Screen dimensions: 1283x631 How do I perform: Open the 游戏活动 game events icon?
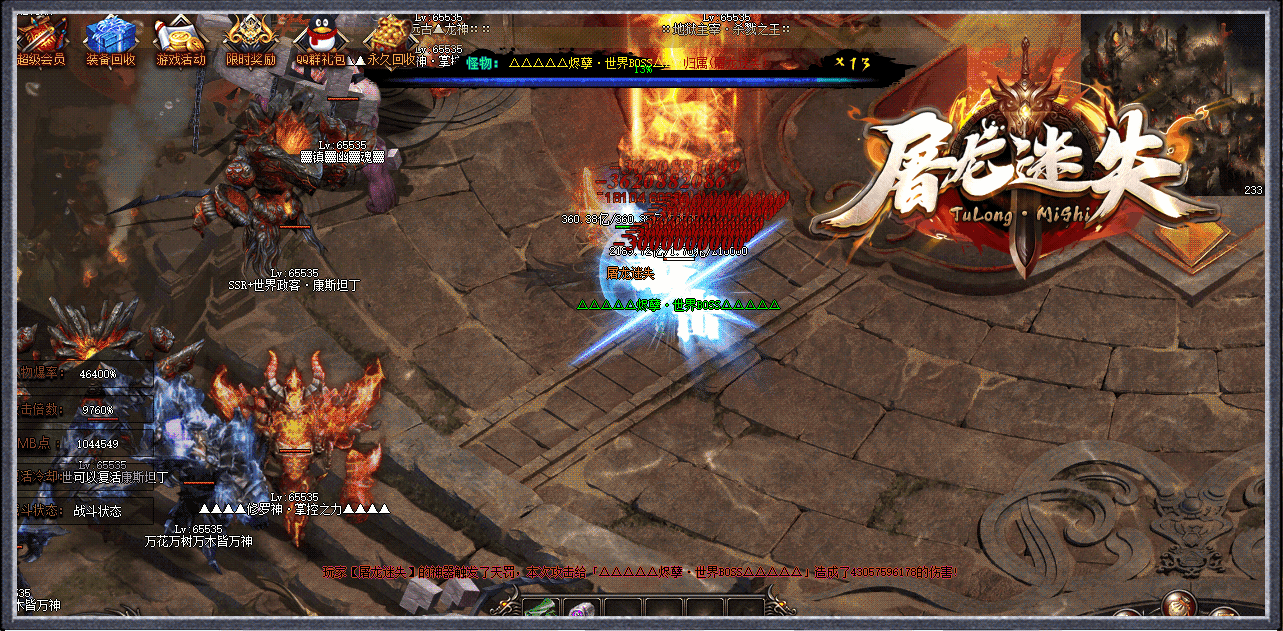tap(180, 38)
